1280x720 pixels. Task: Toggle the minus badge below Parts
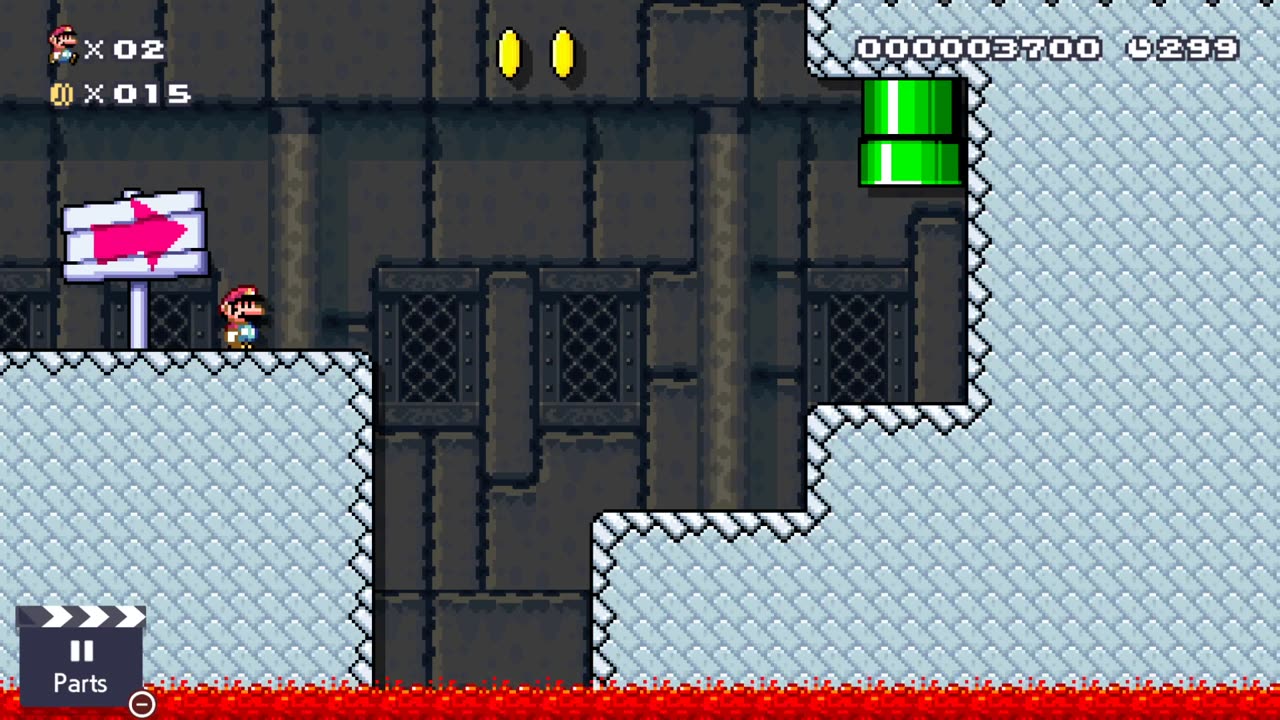(141, 704)
